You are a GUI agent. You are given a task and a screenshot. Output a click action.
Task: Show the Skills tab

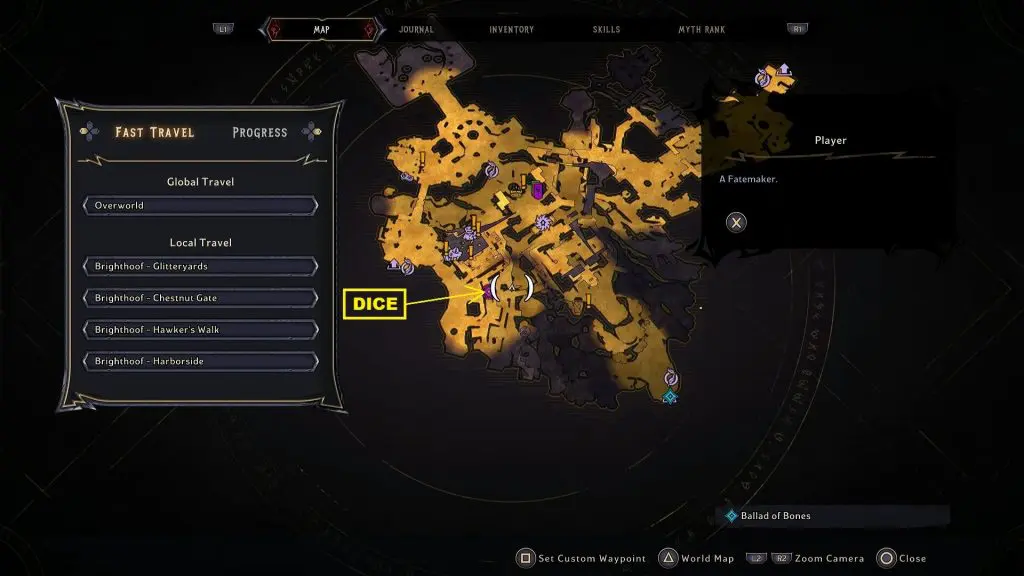[605, 30]
